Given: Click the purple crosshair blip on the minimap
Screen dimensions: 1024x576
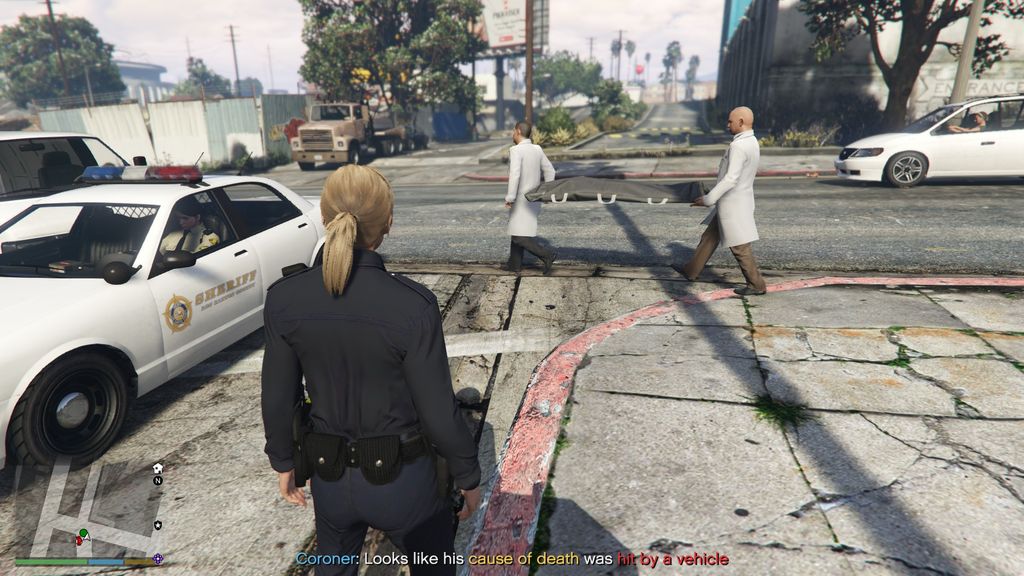Looking at the screenshot, I should pyautogui.click(x=158, y=558).
